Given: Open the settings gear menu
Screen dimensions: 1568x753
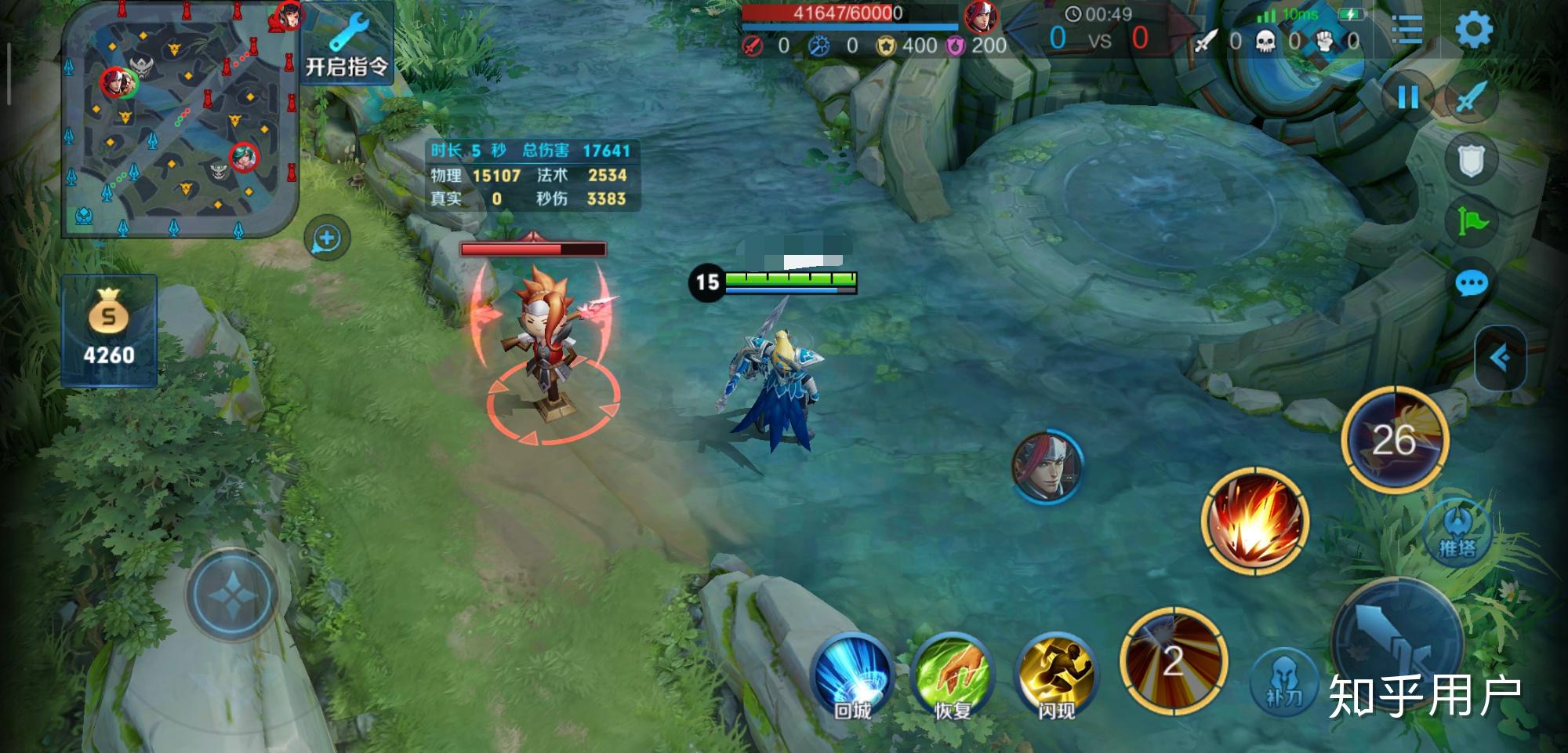Looking at the screenshot, I should [1474, 31].
